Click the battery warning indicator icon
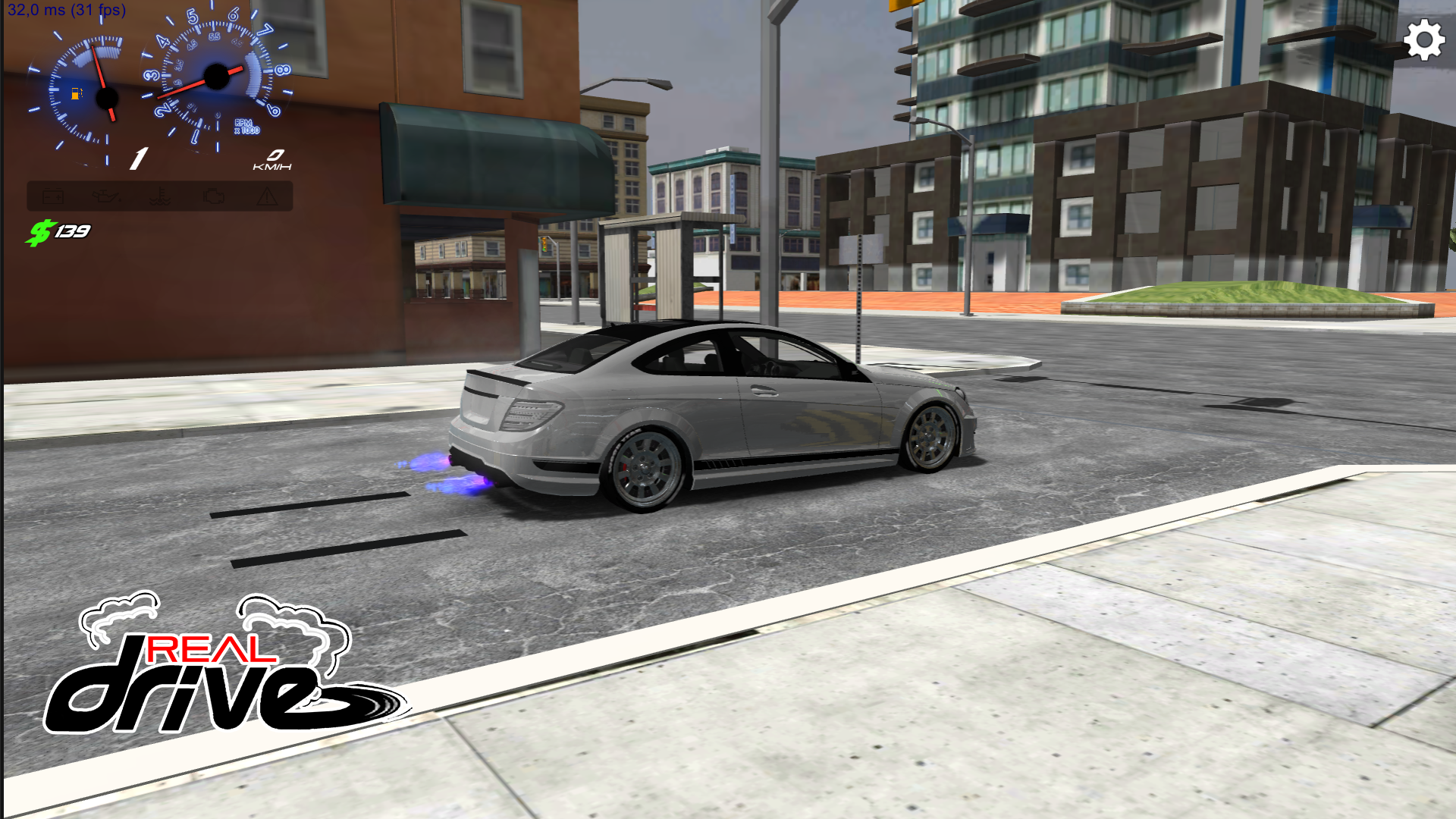 point(53,196)
